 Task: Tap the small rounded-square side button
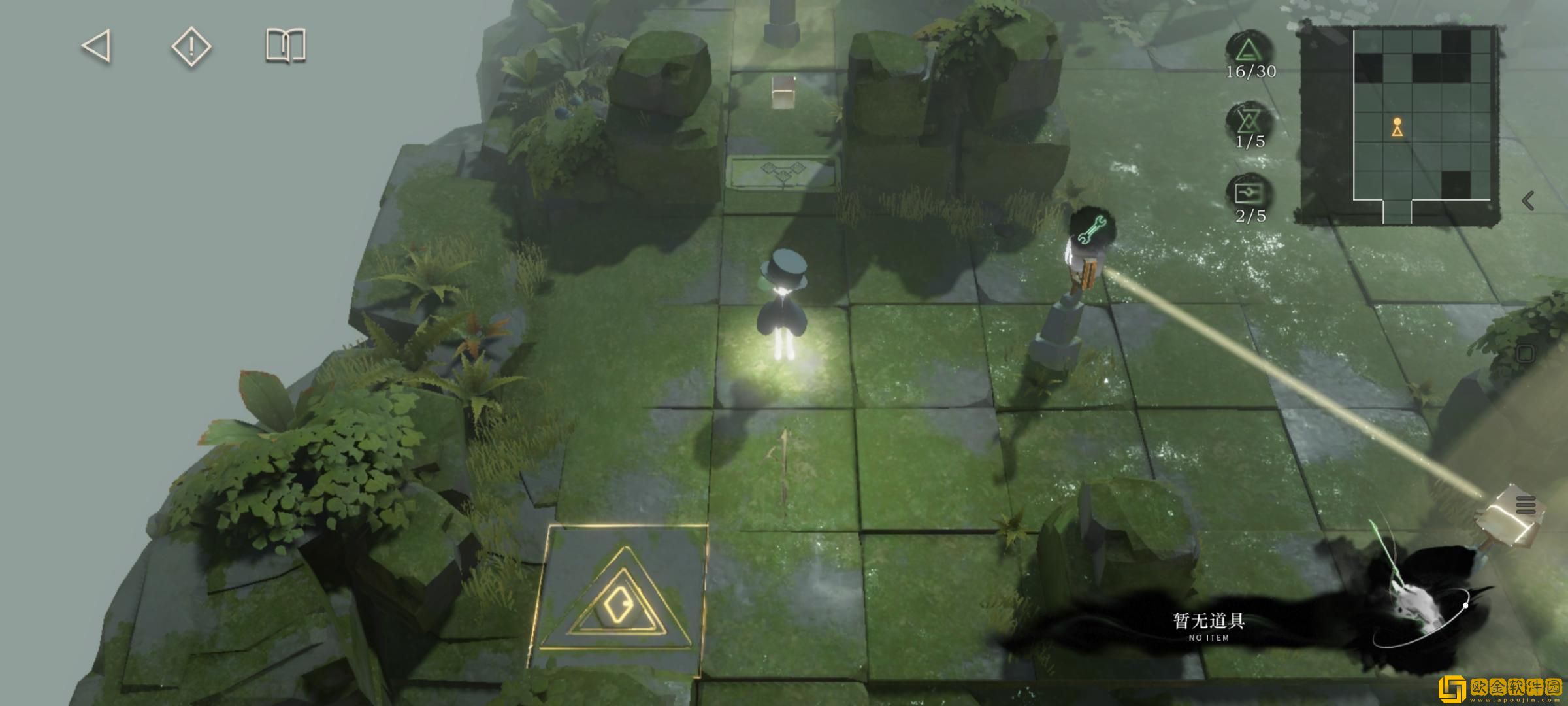pos(1525,354)
